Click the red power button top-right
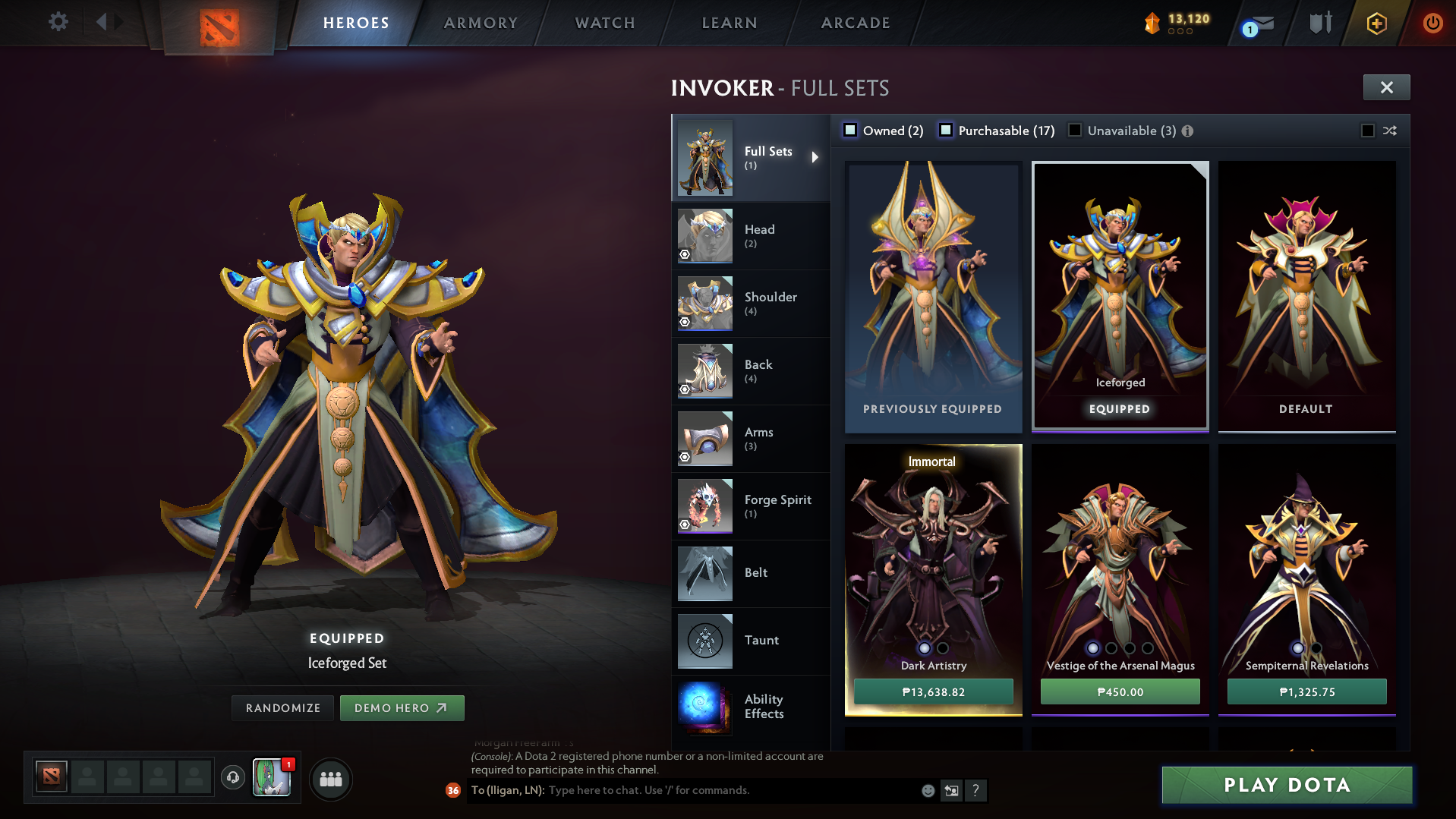 1433,22
